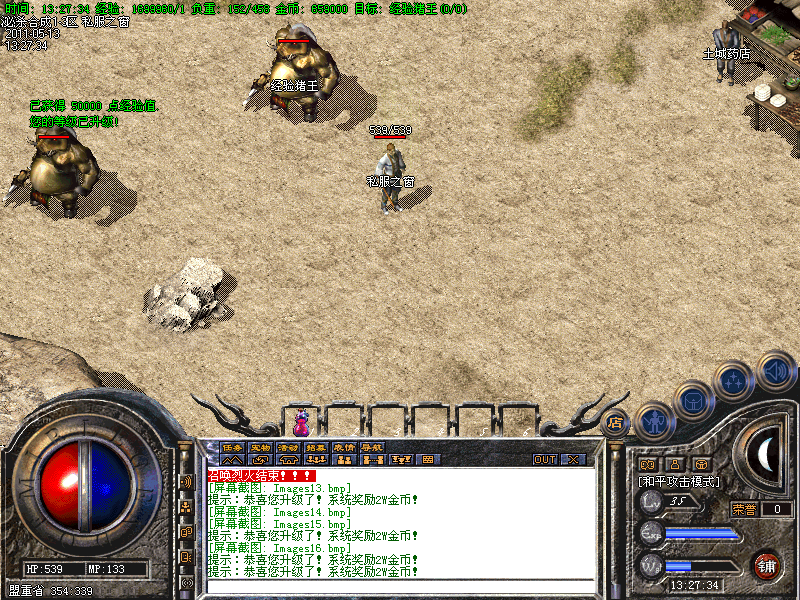Use the purple potion in the belt slot
The width and height of the screenshot is (800, 600).
pos(301,422)
